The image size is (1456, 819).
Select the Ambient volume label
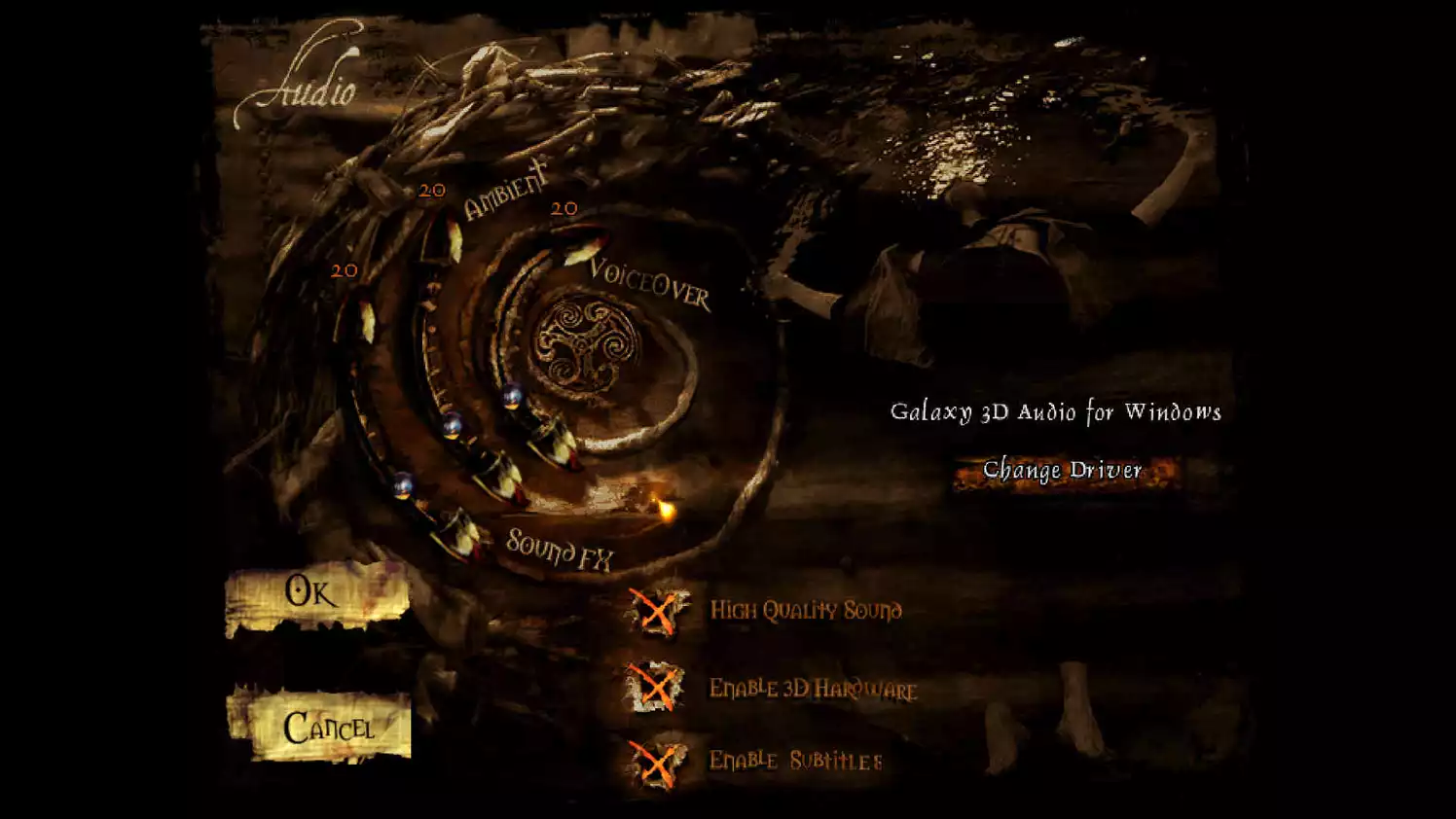(506, 192)
